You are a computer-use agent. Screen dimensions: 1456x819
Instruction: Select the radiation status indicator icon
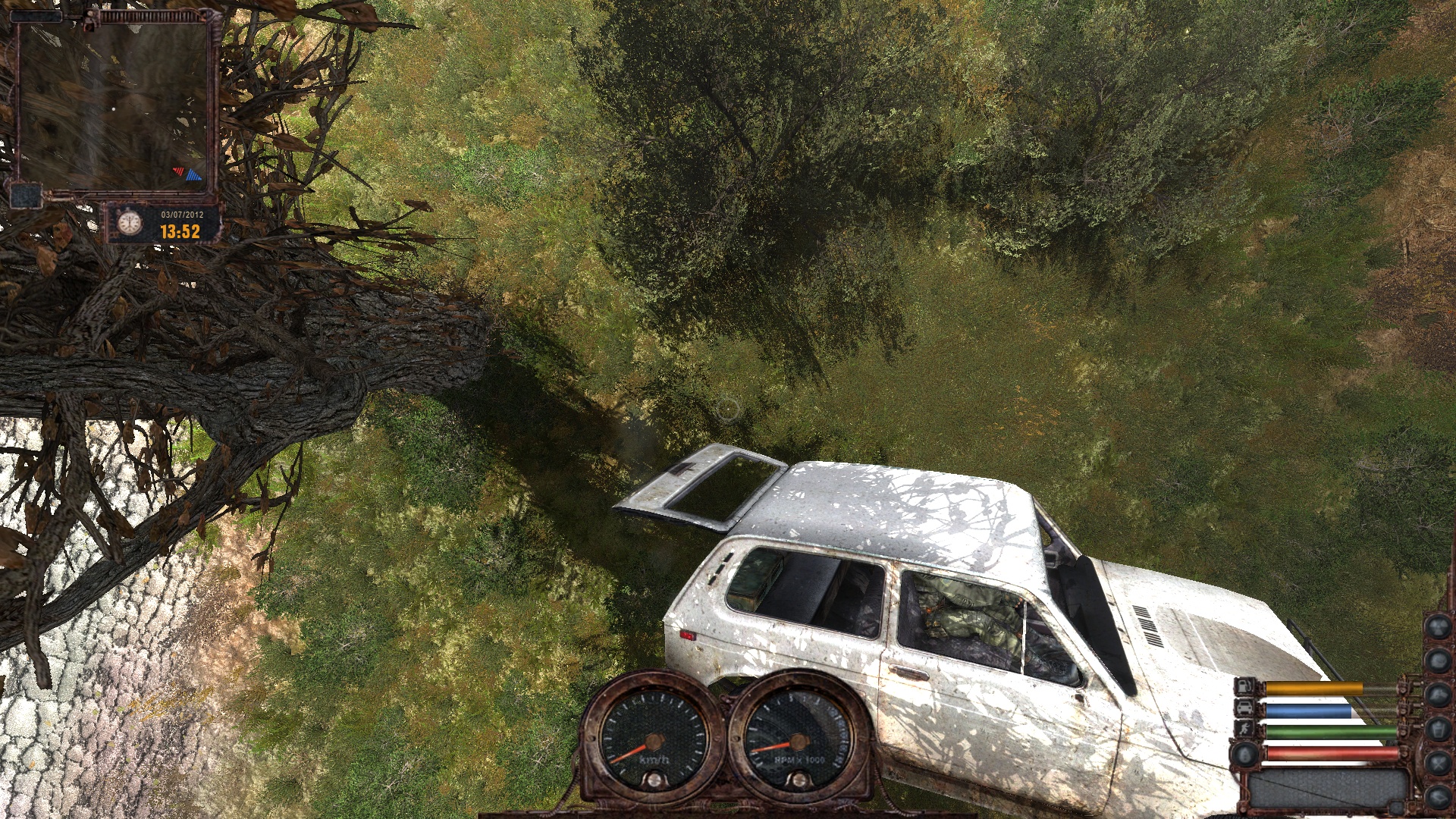[x=1438, y=627]
